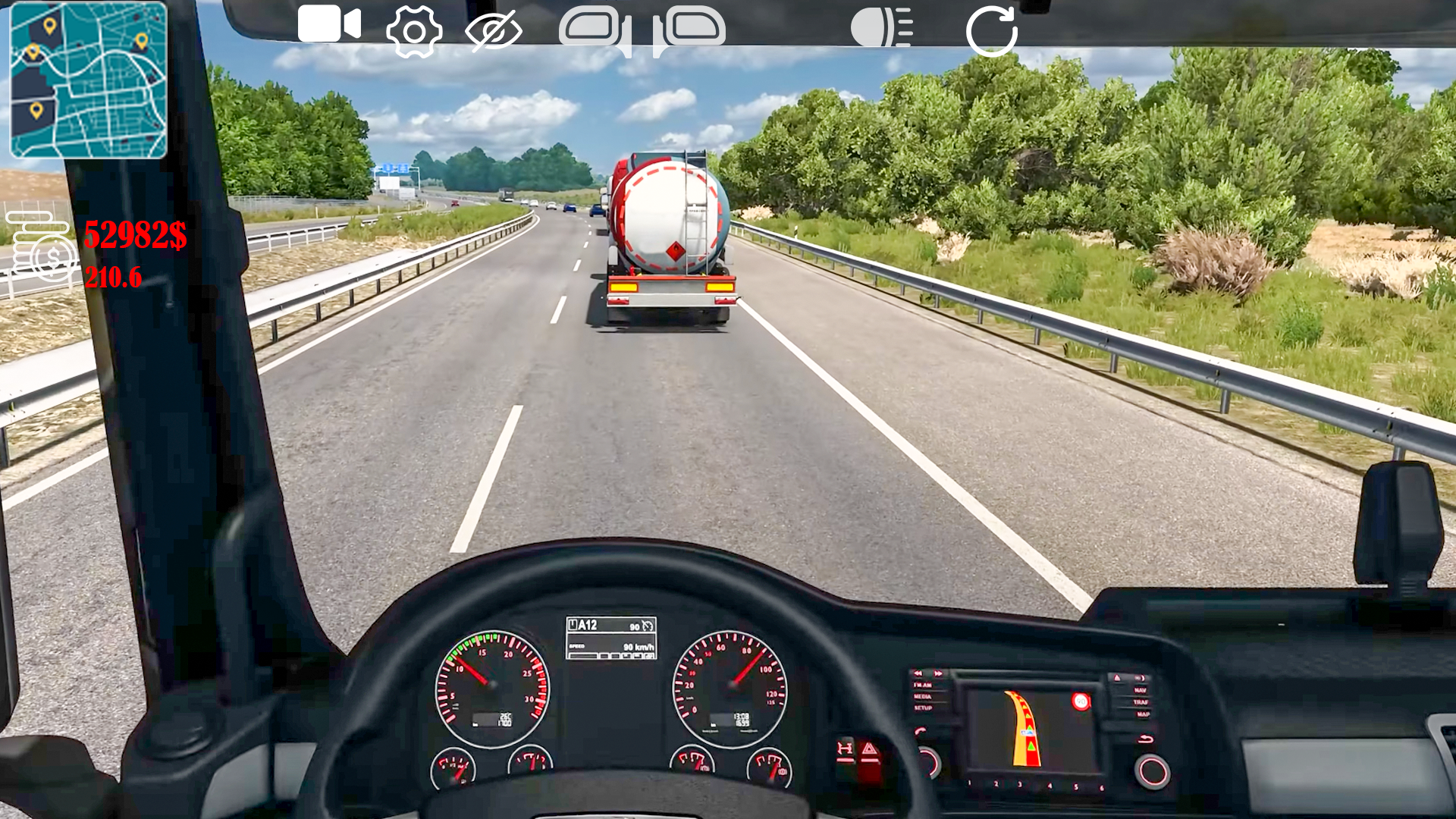Open the settings gear menu
The width and height of the screenshot is (1456, 819).
413,30
